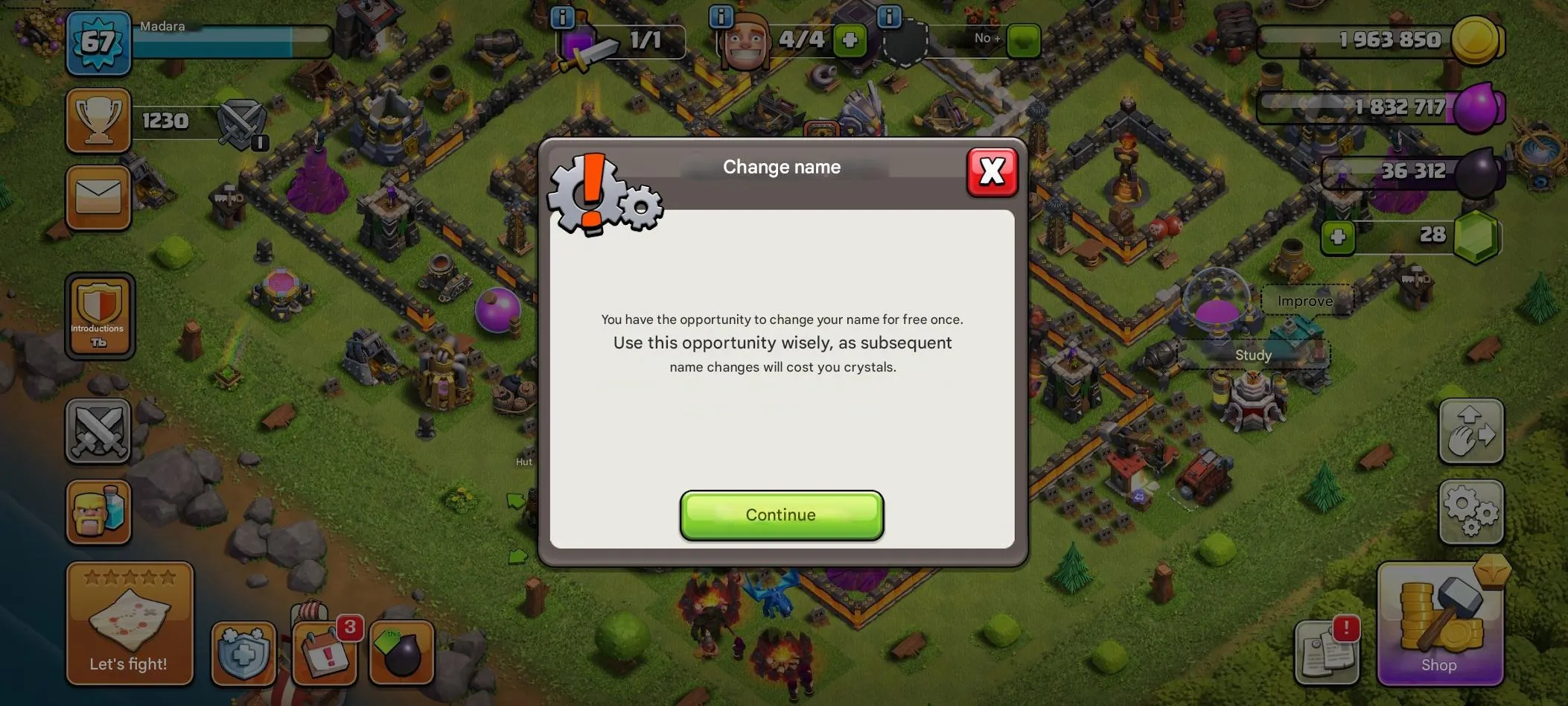
Task: Open the mail inbox icon
Action: [99, 197]
